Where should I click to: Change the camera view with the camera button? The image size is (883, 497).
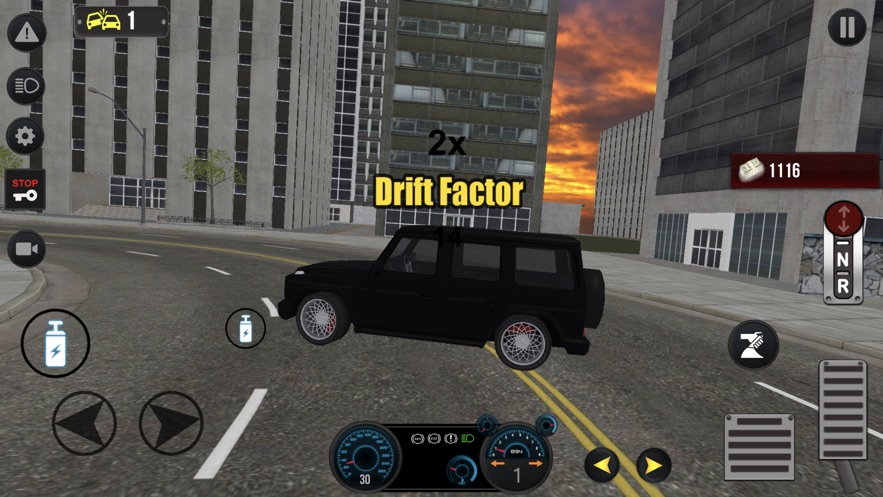[x=26, y=249]
